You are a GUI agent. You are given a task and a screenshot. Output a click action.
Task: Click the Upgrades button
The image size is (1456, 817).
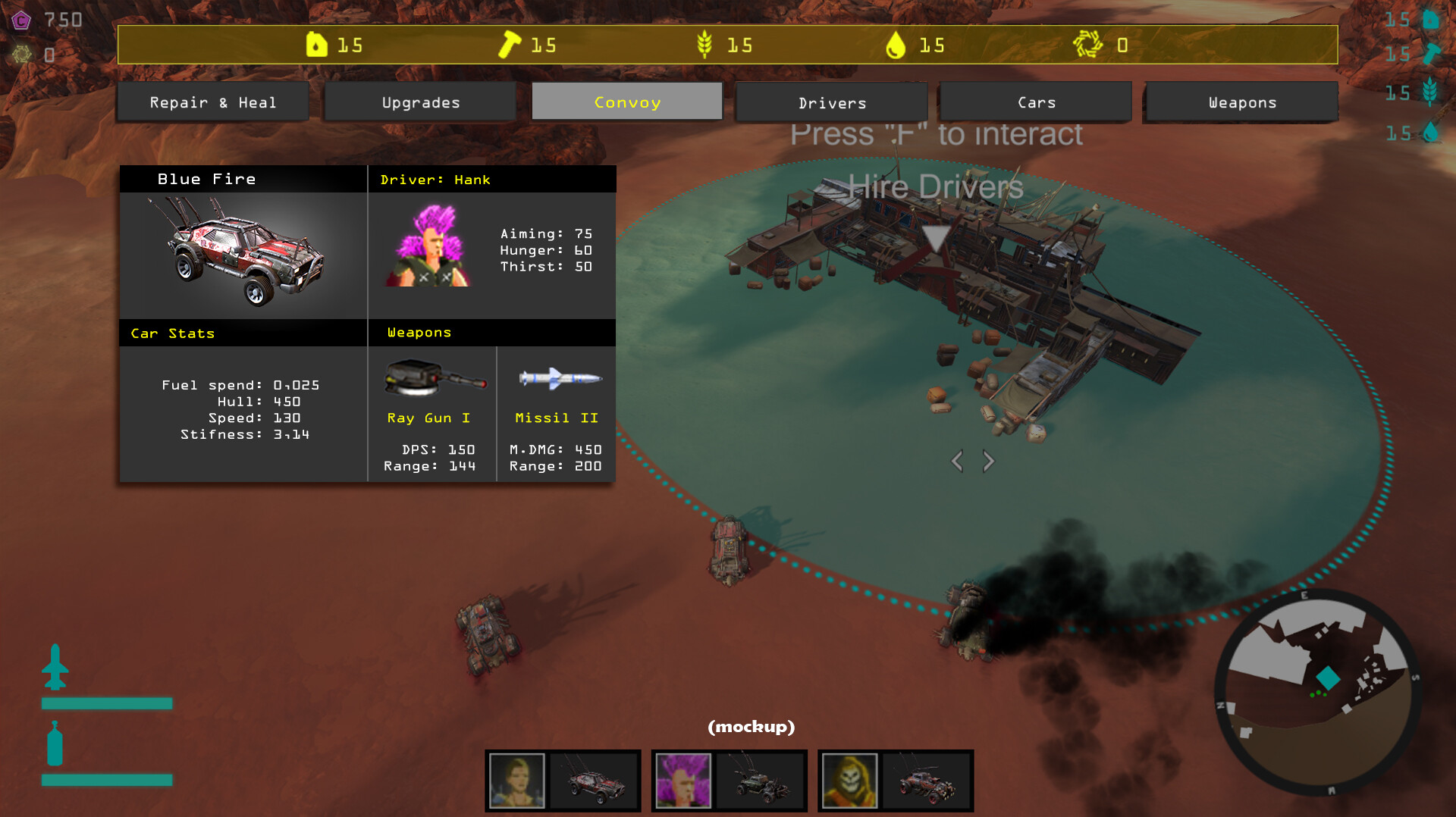420,102
